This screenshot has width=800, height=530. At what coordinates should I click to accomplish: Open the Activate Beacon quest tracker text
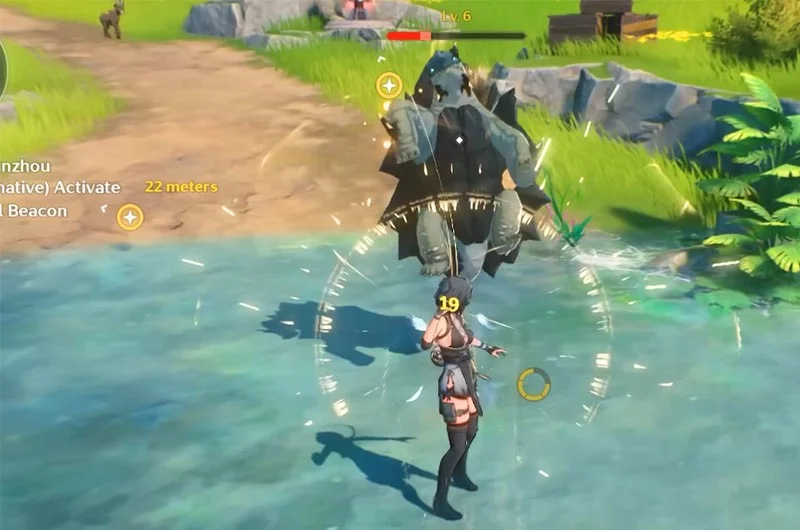pos(60,187)
